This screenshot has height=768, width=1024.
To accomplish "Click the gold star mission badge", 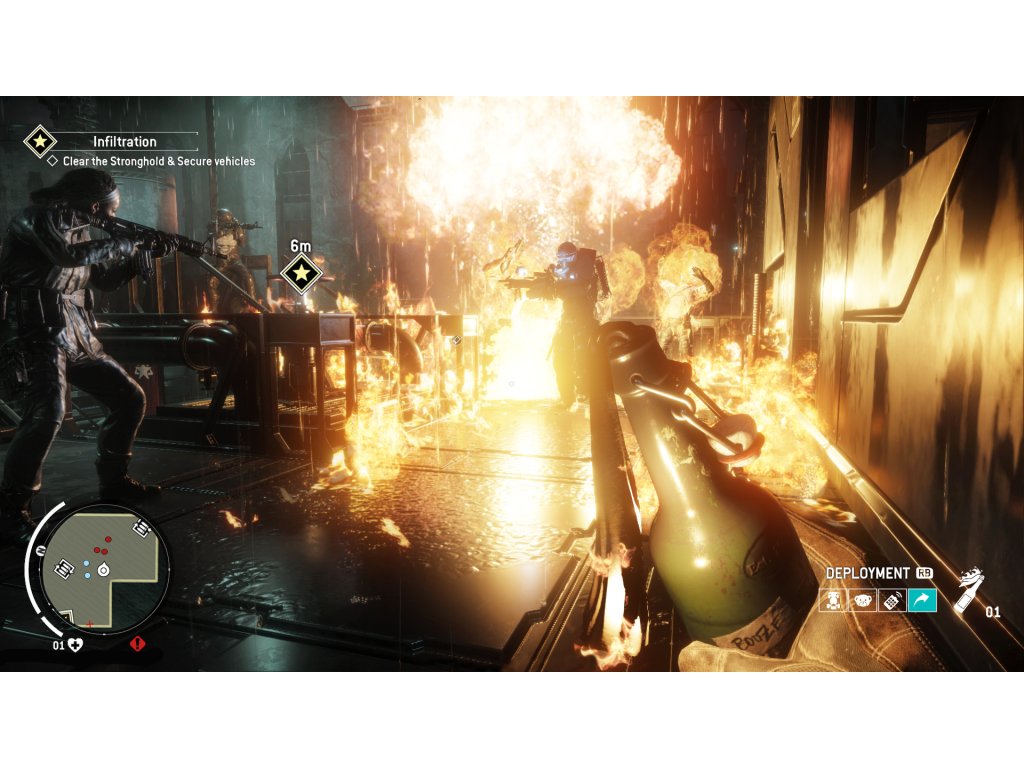I will point(40,142).
